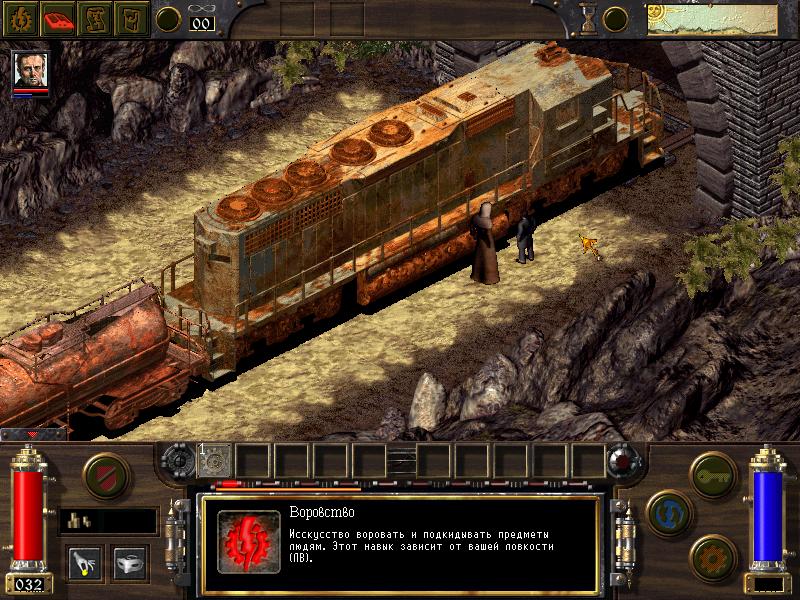Activate the hand with coin pickpocket skill
Screen dimensions: 800x600
click(84, 562)
